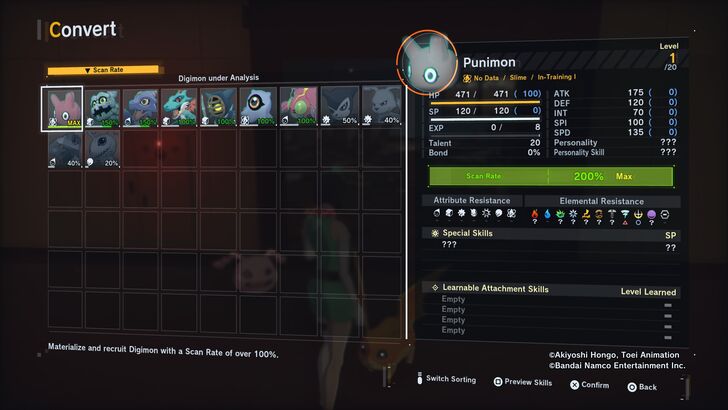The height and width of the screenshot is (410, 728).
Task: Select the dark armored yellow-striped Digimon
Action: click(219, 107)
